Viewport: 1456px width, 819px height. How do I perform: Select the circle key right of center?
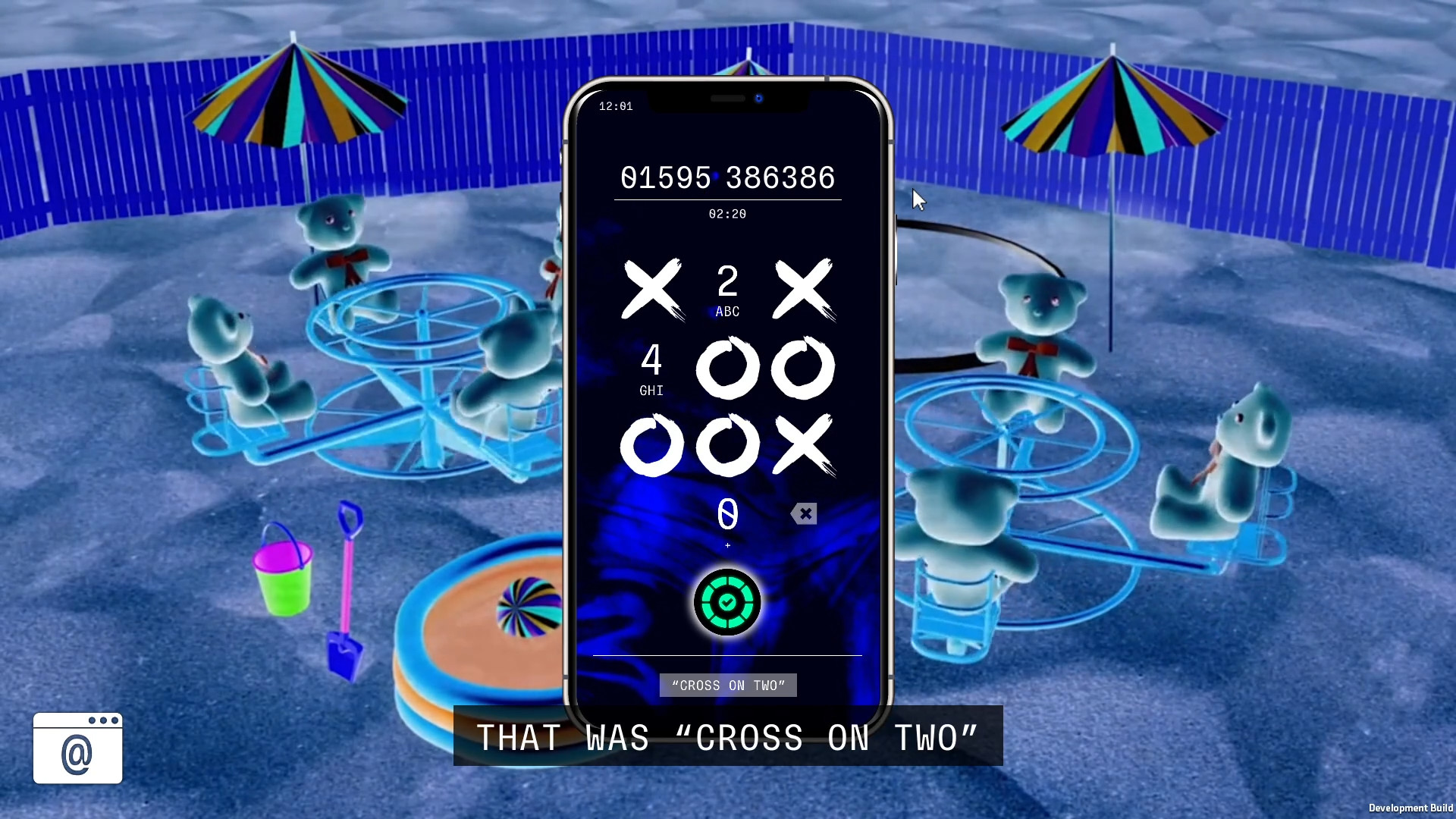click(804, 368)
